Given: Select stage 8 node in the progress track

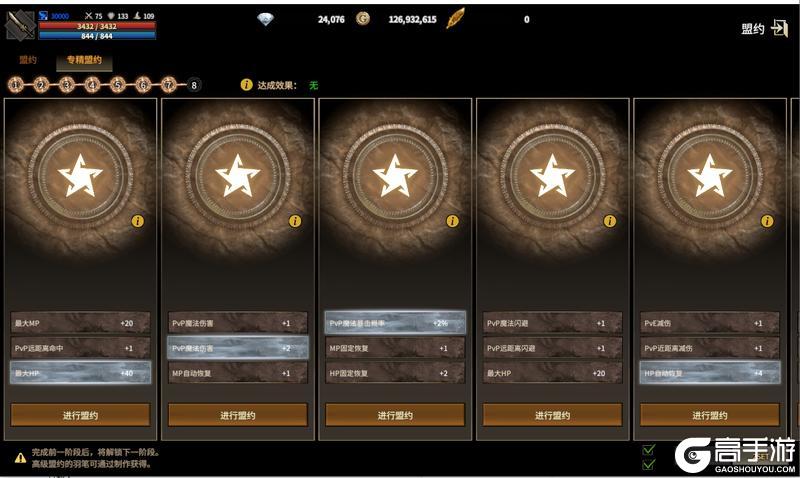Looking at the screenshot, I should click(x=193, y=85).
